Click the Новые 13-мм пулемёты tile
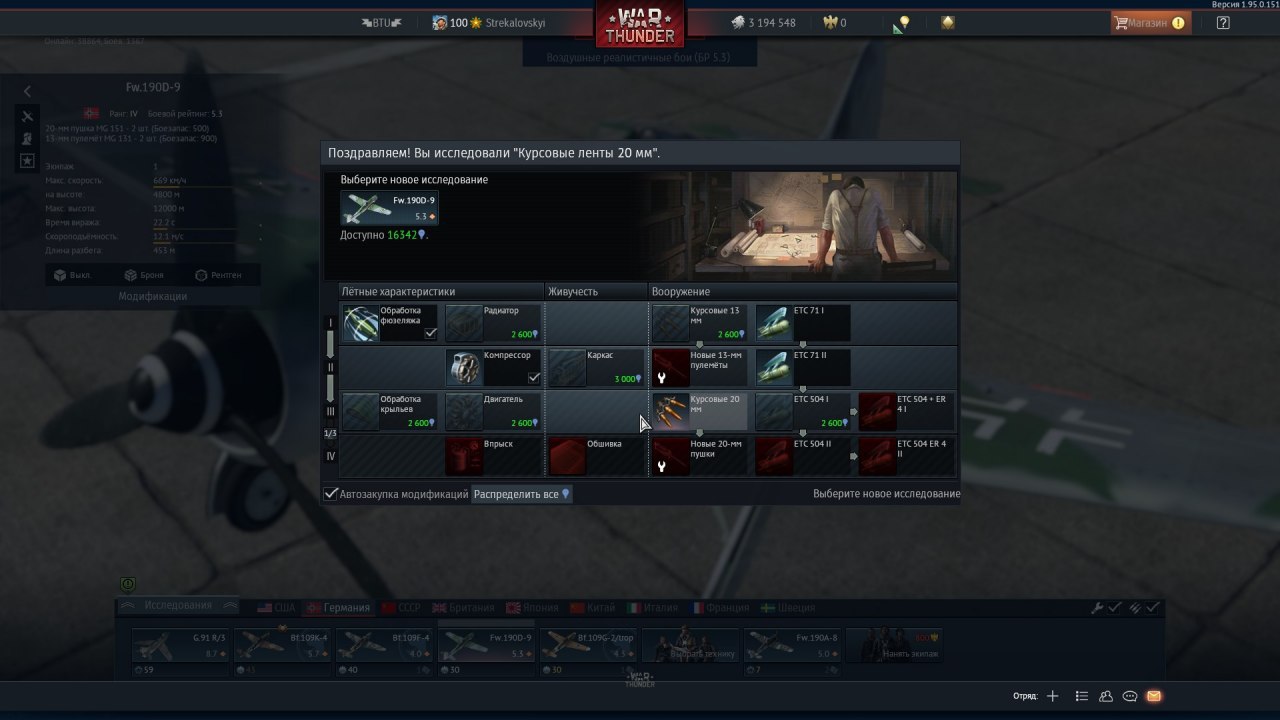Image resolution: width=1280 pixels, height=720 pixels. [699, 367]
